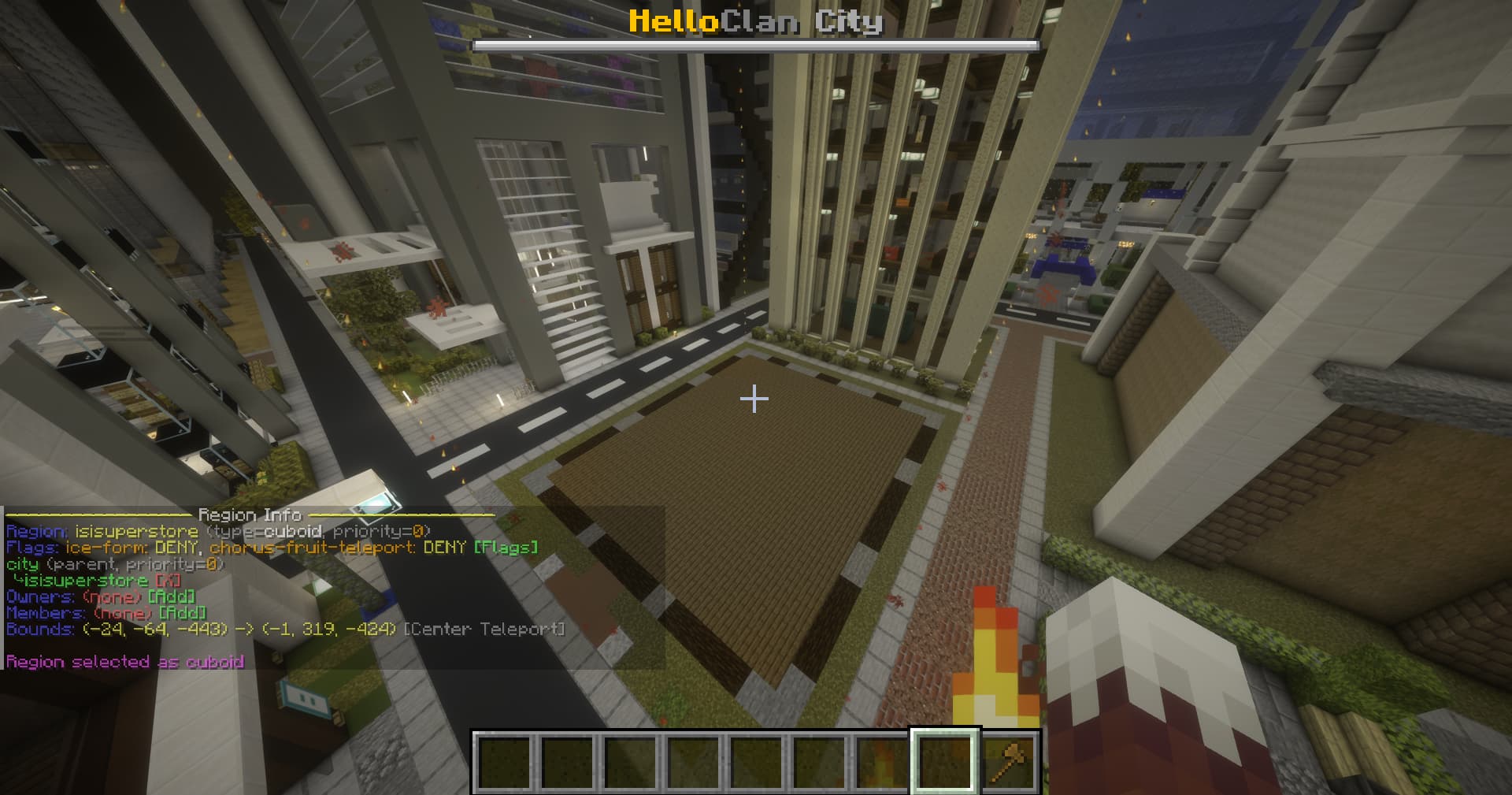Click [Add] next to Owners
The image size is (1512, 795).
coord(171,596)
